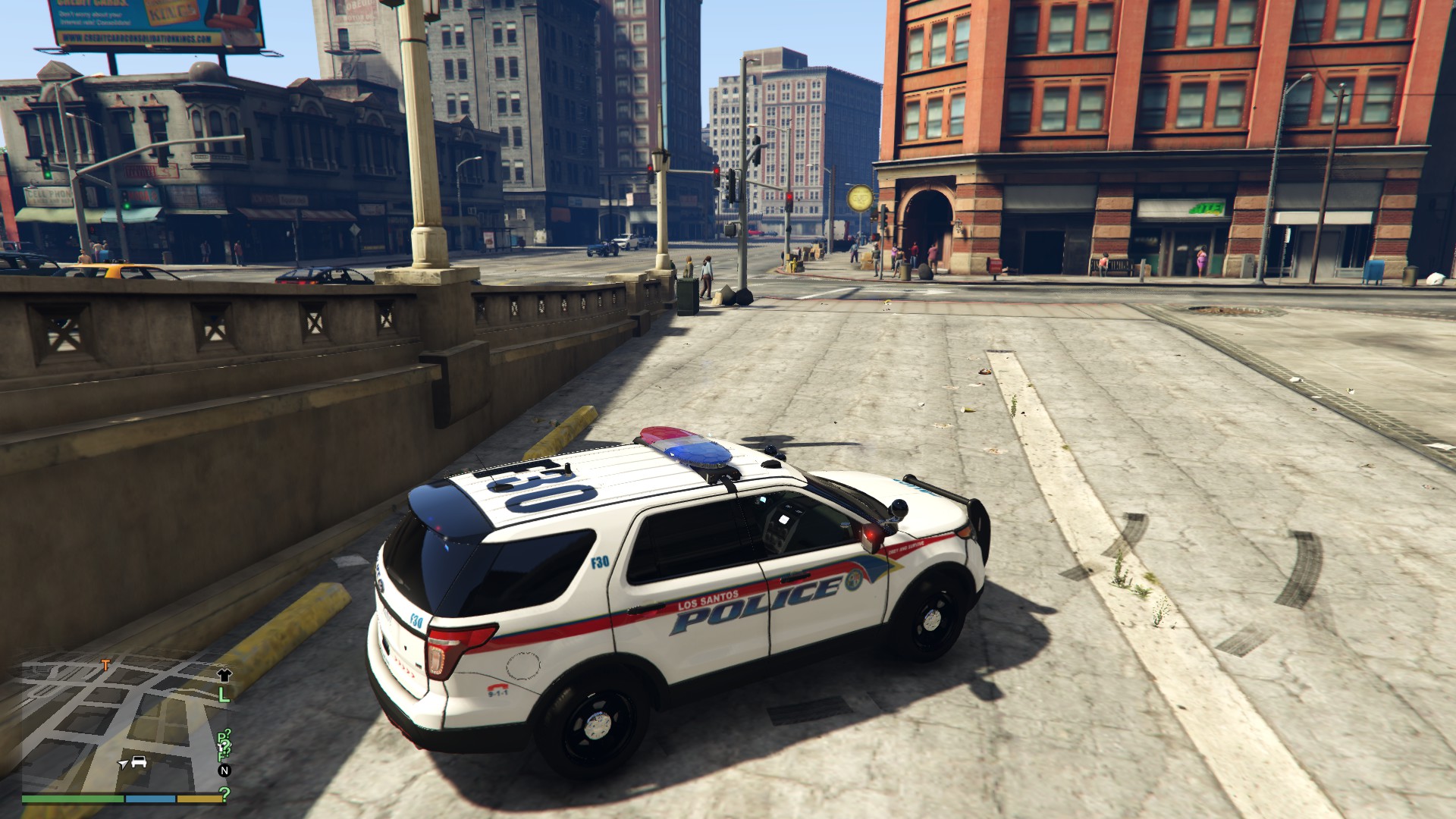Select the black N north compass marker
This screenshot has width=1456, height=819.
pos(224,770)
